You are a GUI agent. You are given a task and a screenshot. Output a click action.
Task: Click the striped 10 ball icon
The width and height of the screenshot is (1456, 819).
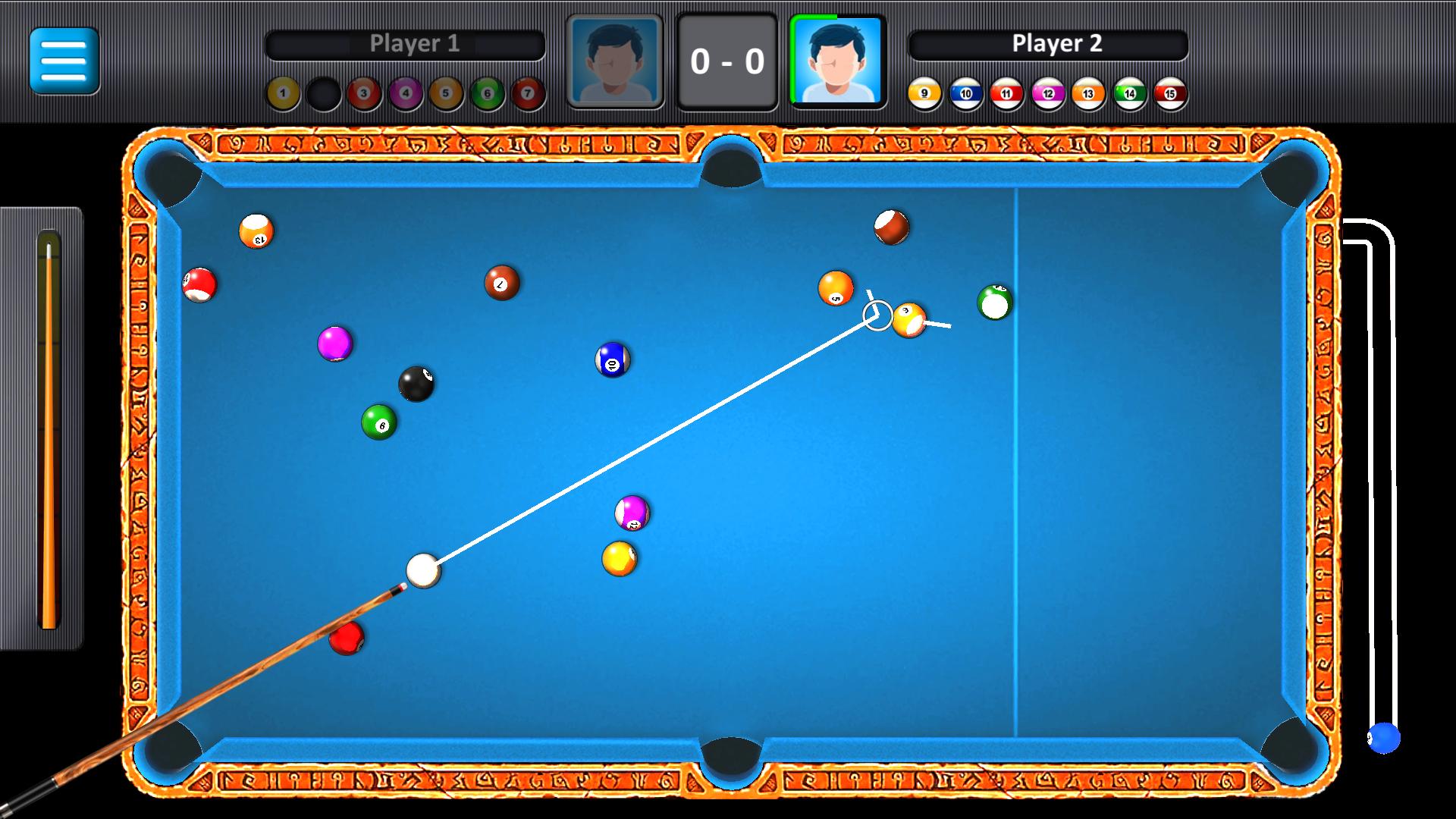pos(965,93)
